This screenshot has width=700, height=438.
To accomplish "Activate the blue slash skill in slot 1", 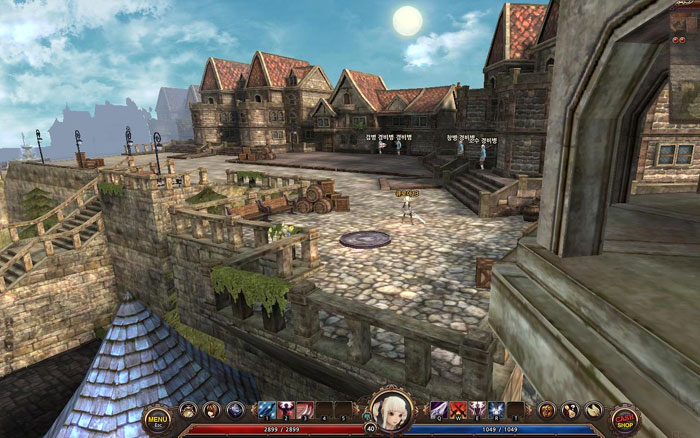I will coord(267,410).
